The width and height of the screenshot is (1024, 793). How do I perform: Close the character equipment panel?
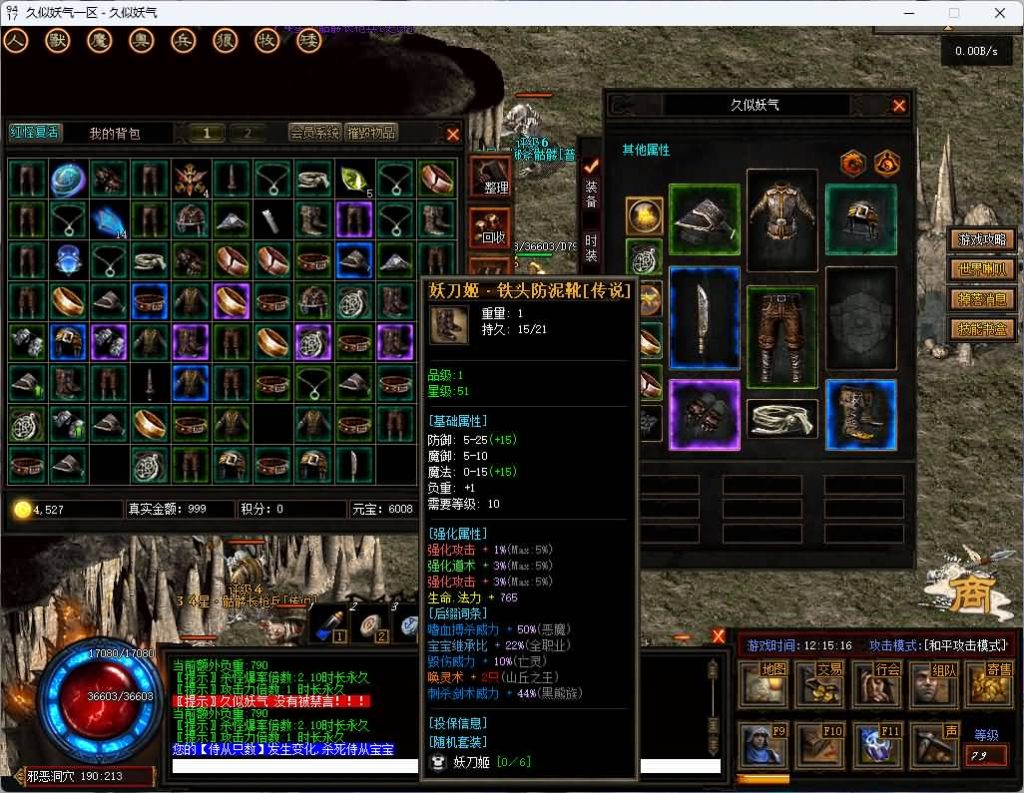click(x=899, y=105)
